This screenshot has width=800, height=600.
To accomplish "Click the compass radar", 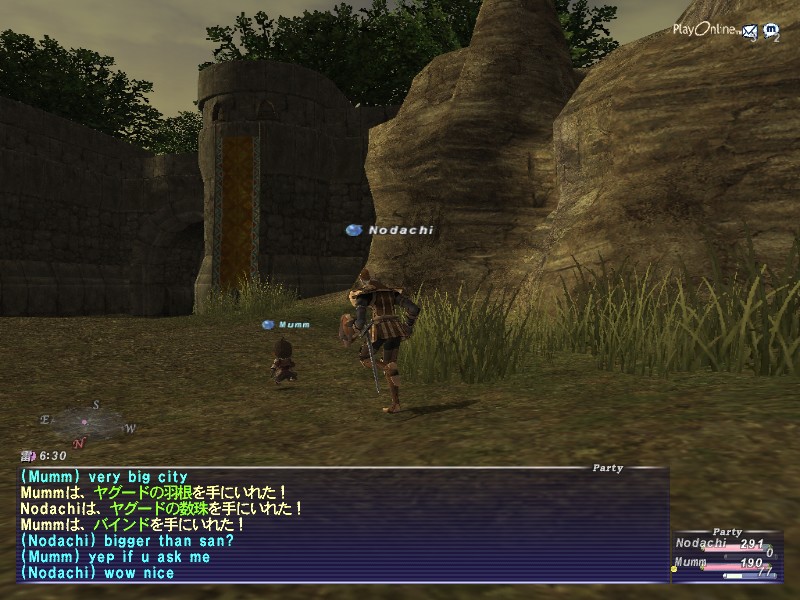I will coord(86,422).
